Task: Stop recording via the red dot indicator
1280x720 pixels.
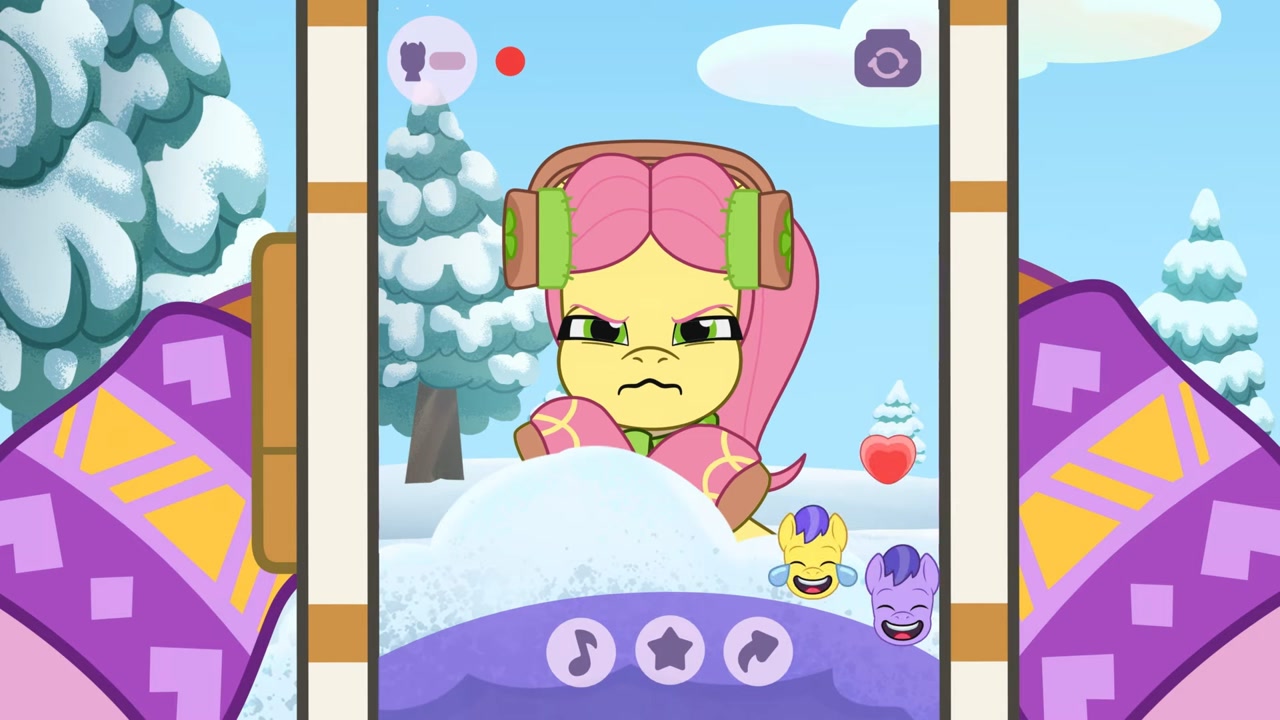Action: coord(510,62)
